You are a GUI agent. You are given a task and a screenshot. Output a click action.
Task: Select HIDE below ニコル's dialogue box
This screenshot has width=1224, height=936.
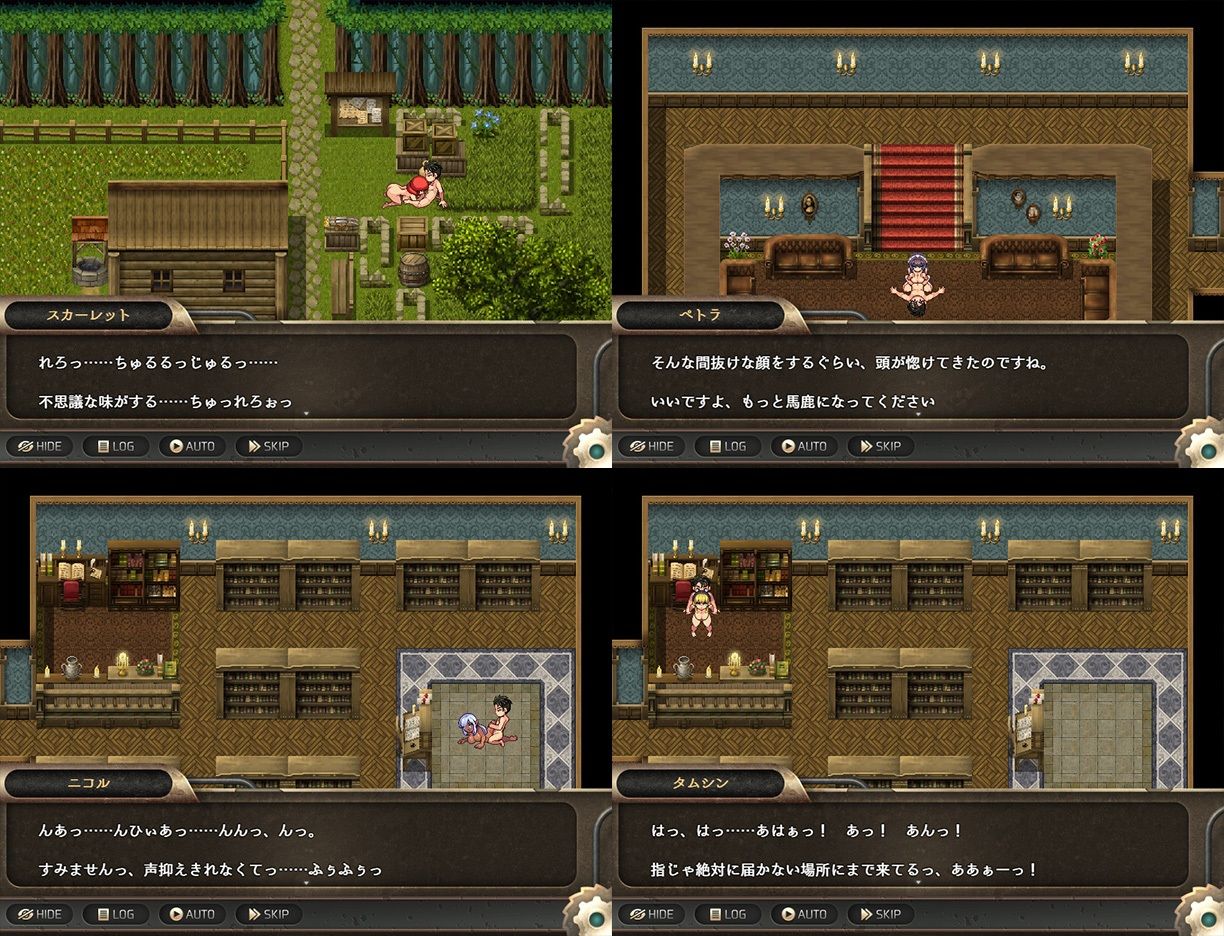click(39, 914)
